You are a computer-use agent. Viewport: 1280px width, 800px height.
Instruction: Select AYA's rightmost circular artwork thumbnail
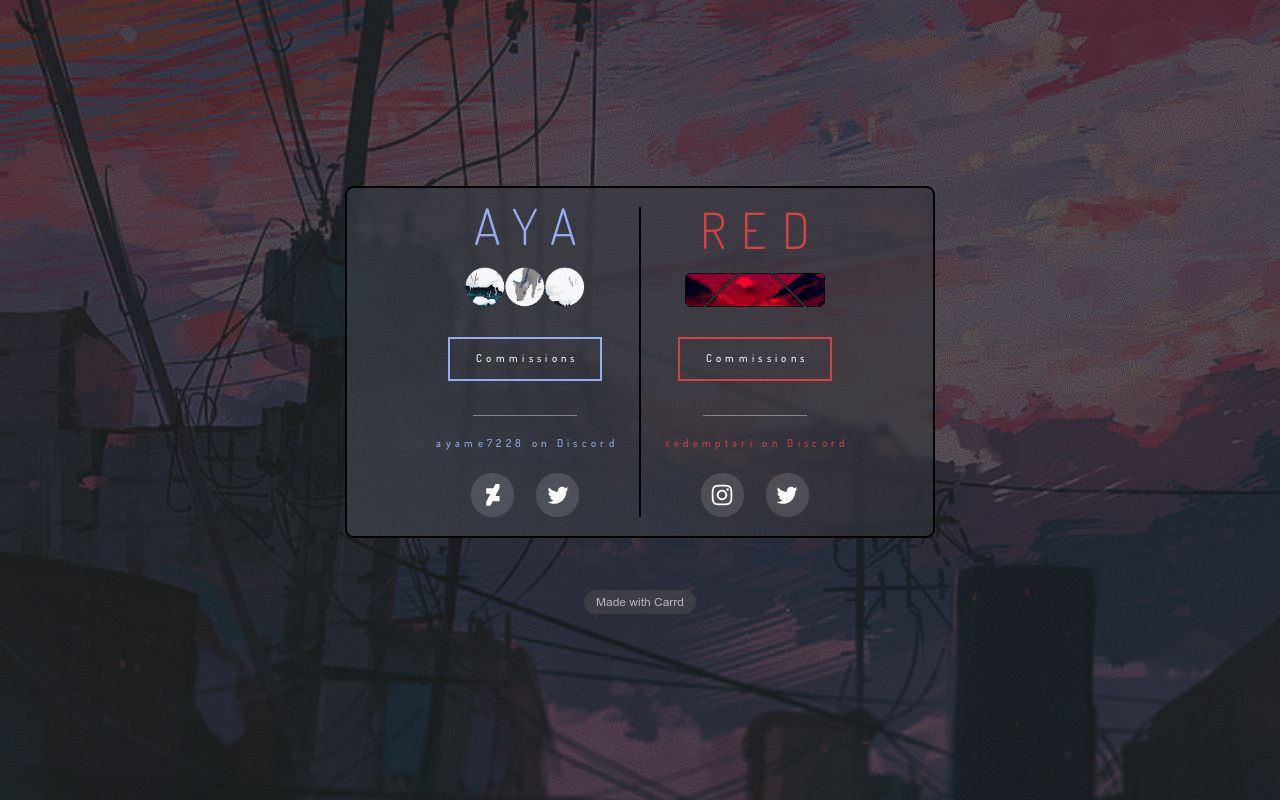click(x=565, y=287)
